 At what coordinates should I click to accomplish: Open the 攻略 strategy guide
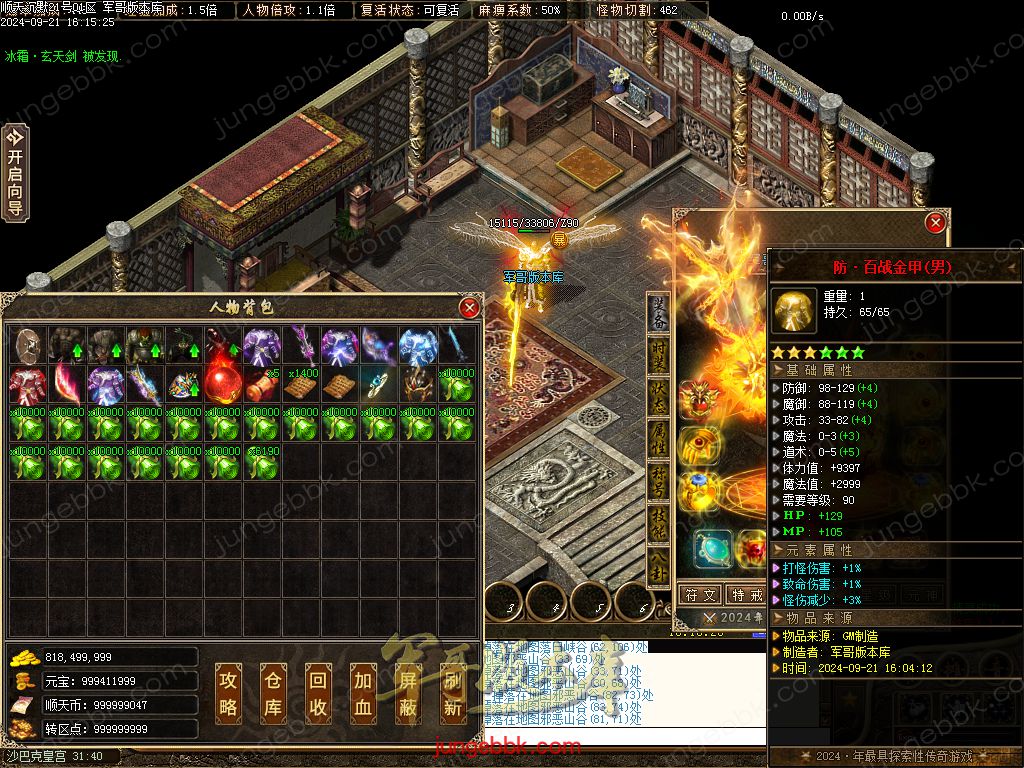click(229, 693)
